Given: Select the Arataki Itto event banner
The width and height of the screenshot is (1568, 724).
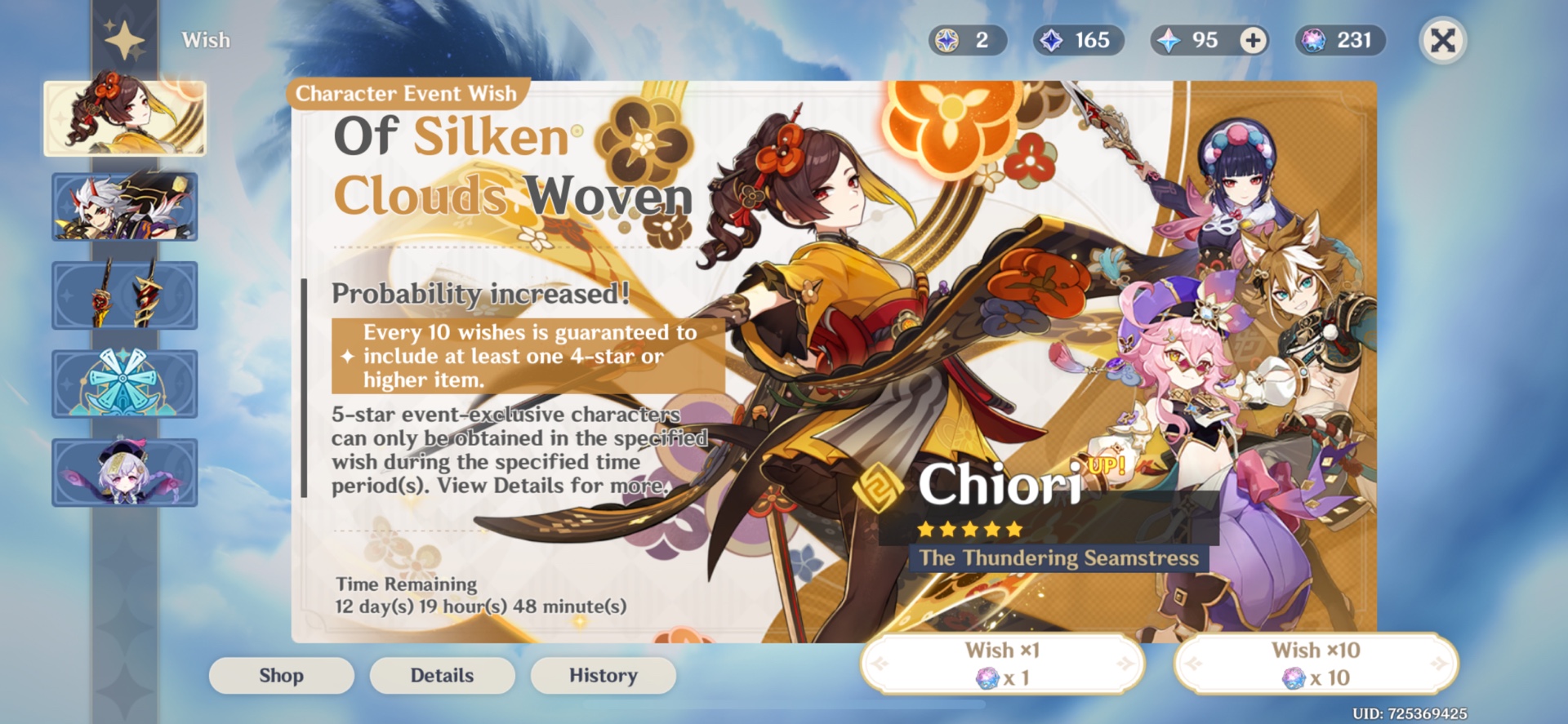Looking at the screenshot, I should pos(124,206).
